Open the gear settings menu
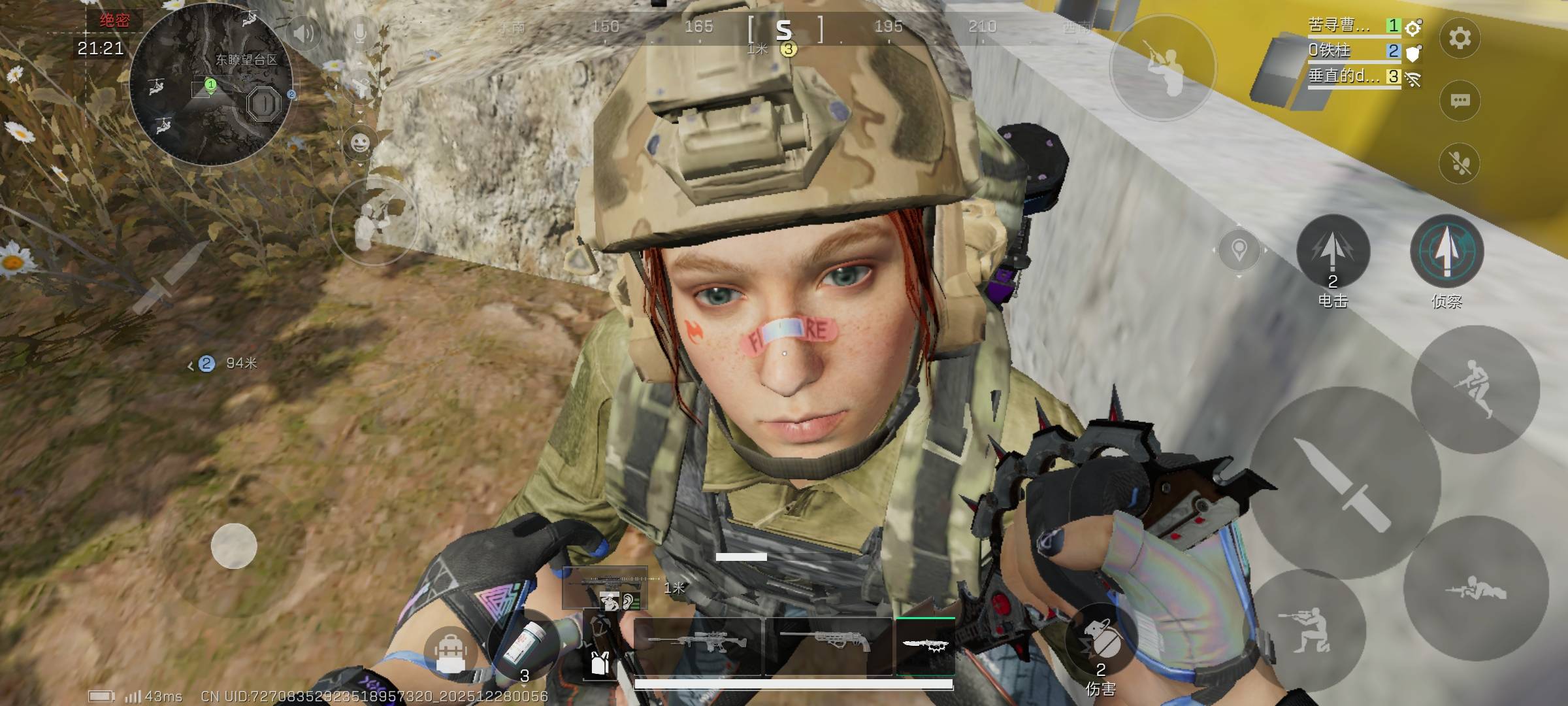 [1460, 38]
